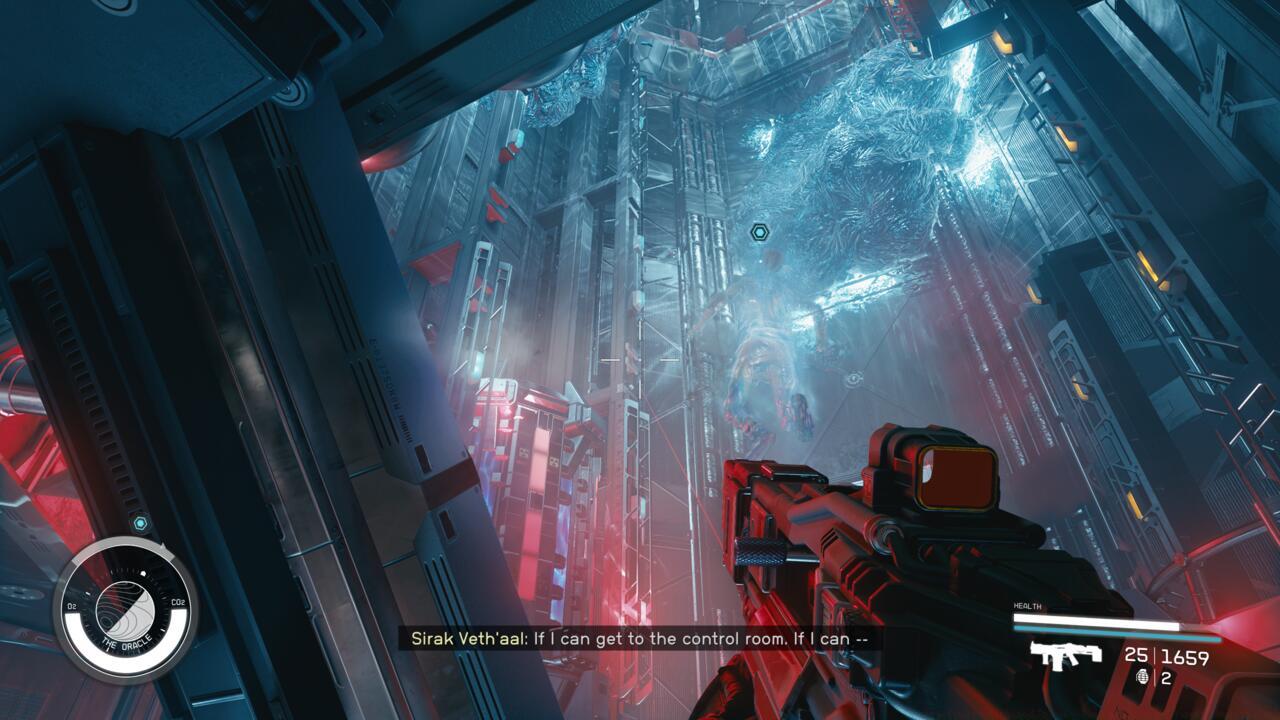Click the blue marker above the compass

tap(140, 523)
